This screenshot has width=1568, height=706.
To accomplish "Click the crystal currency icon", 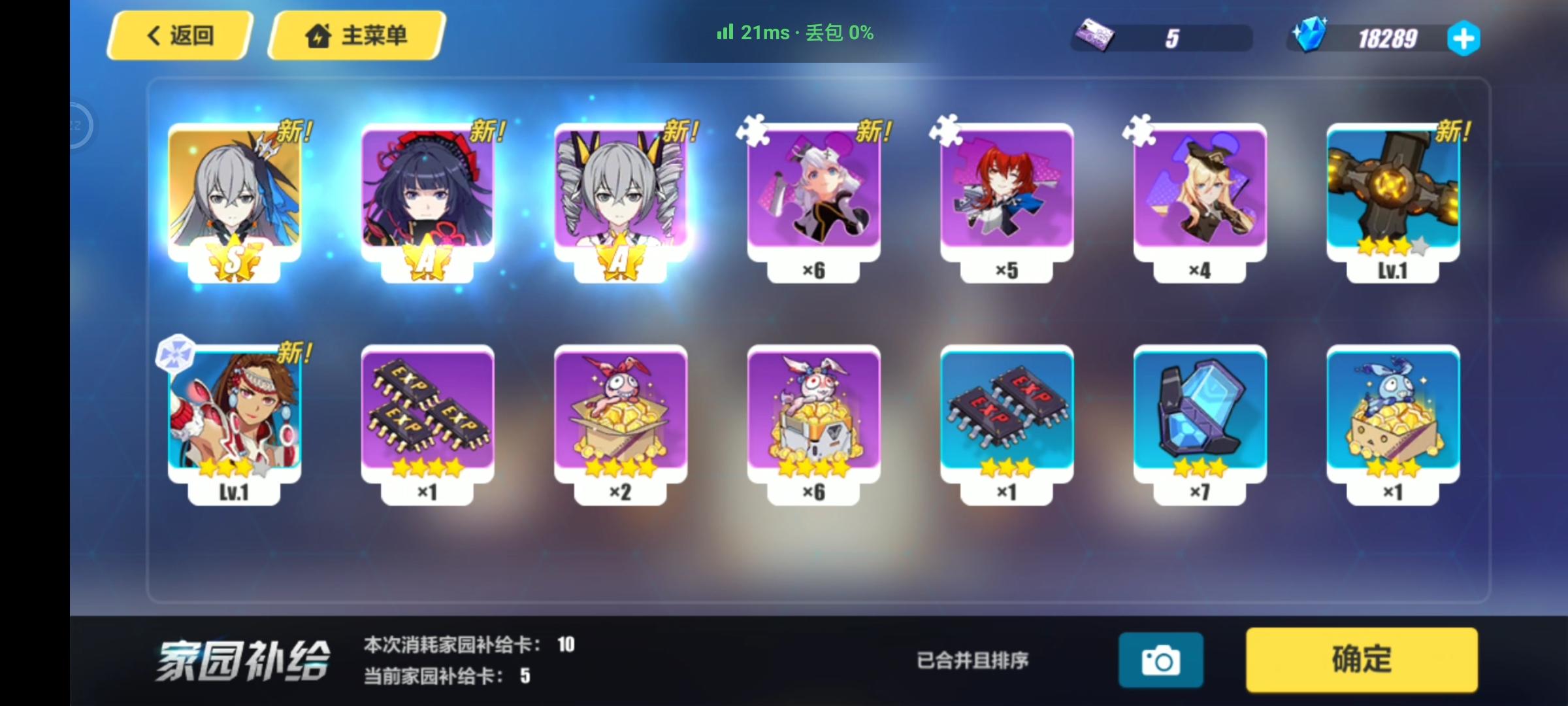I will pyautogui.click(x=1311, y=38).
